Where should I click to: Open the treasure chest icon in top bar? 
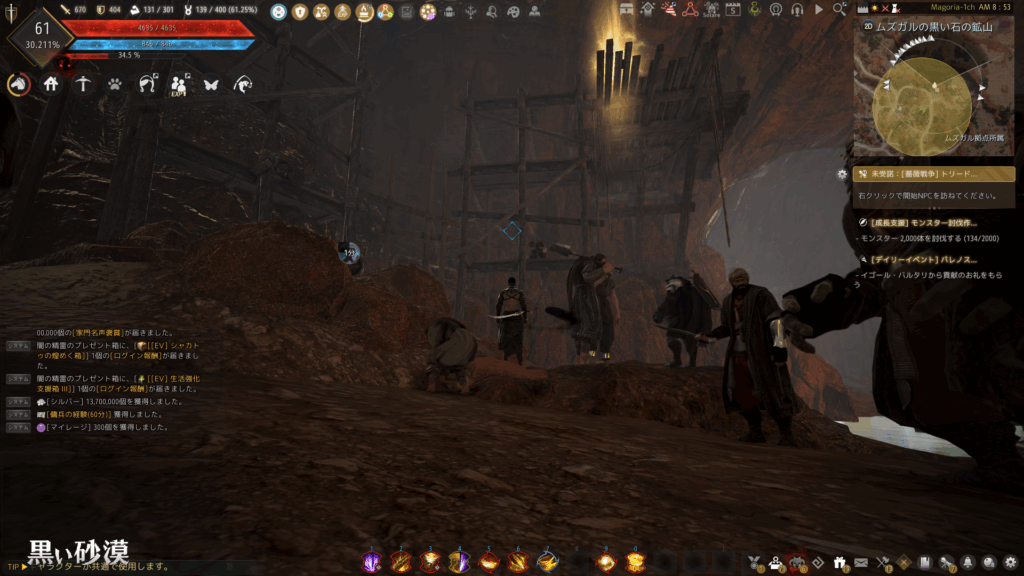click(x=627, y=10)
